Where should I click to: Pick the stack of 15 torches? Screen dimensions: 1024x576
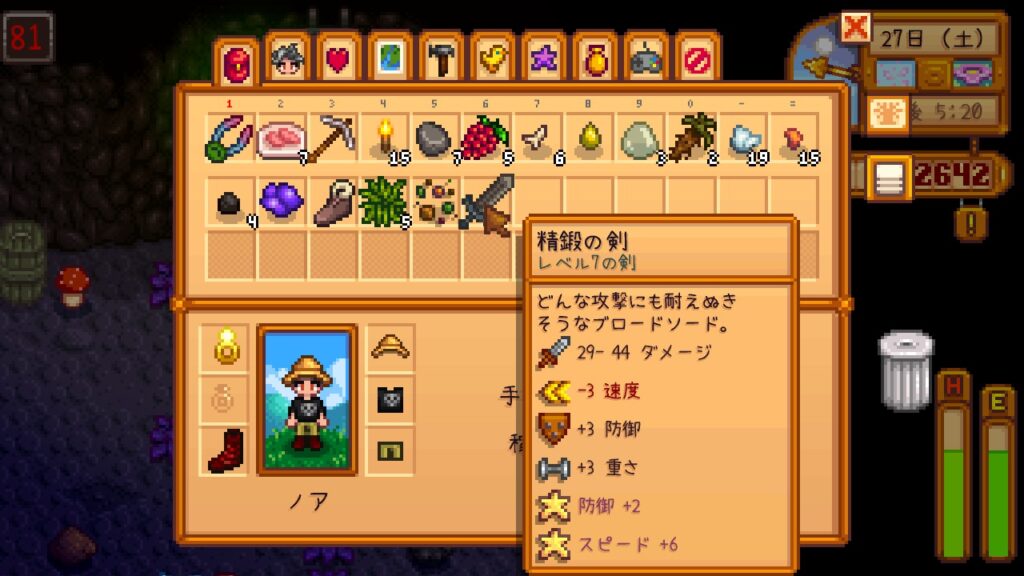(385, 138)
